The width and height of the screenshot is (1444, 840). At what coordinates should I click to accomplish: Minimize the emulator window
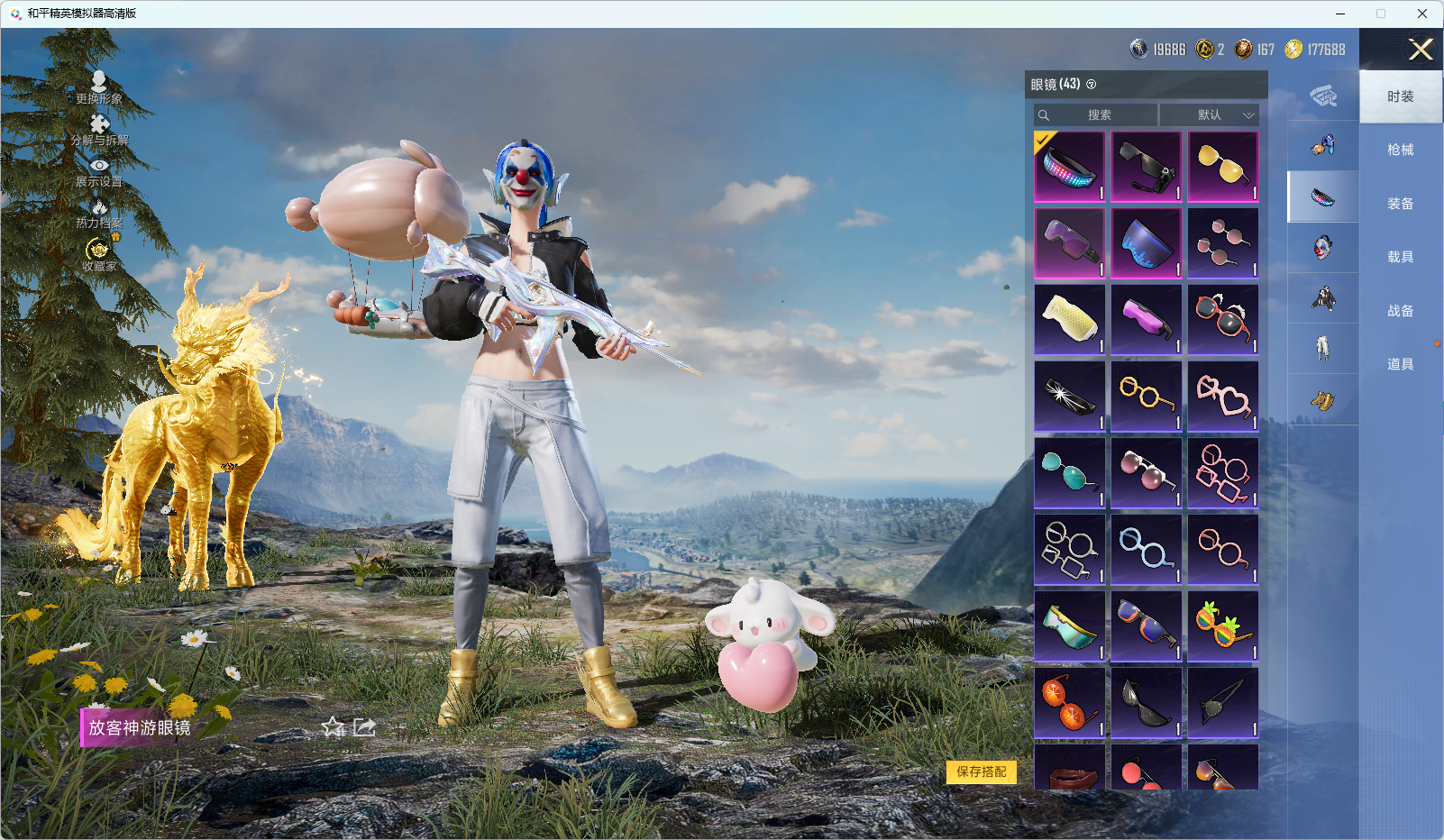click(x=1340, y=14)
